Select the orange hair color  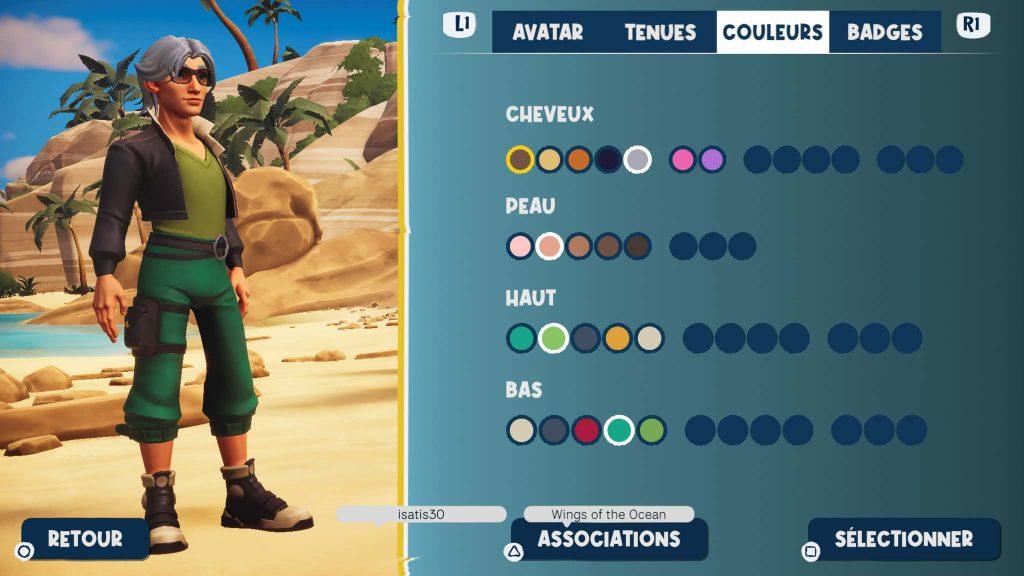coord(579,159)
